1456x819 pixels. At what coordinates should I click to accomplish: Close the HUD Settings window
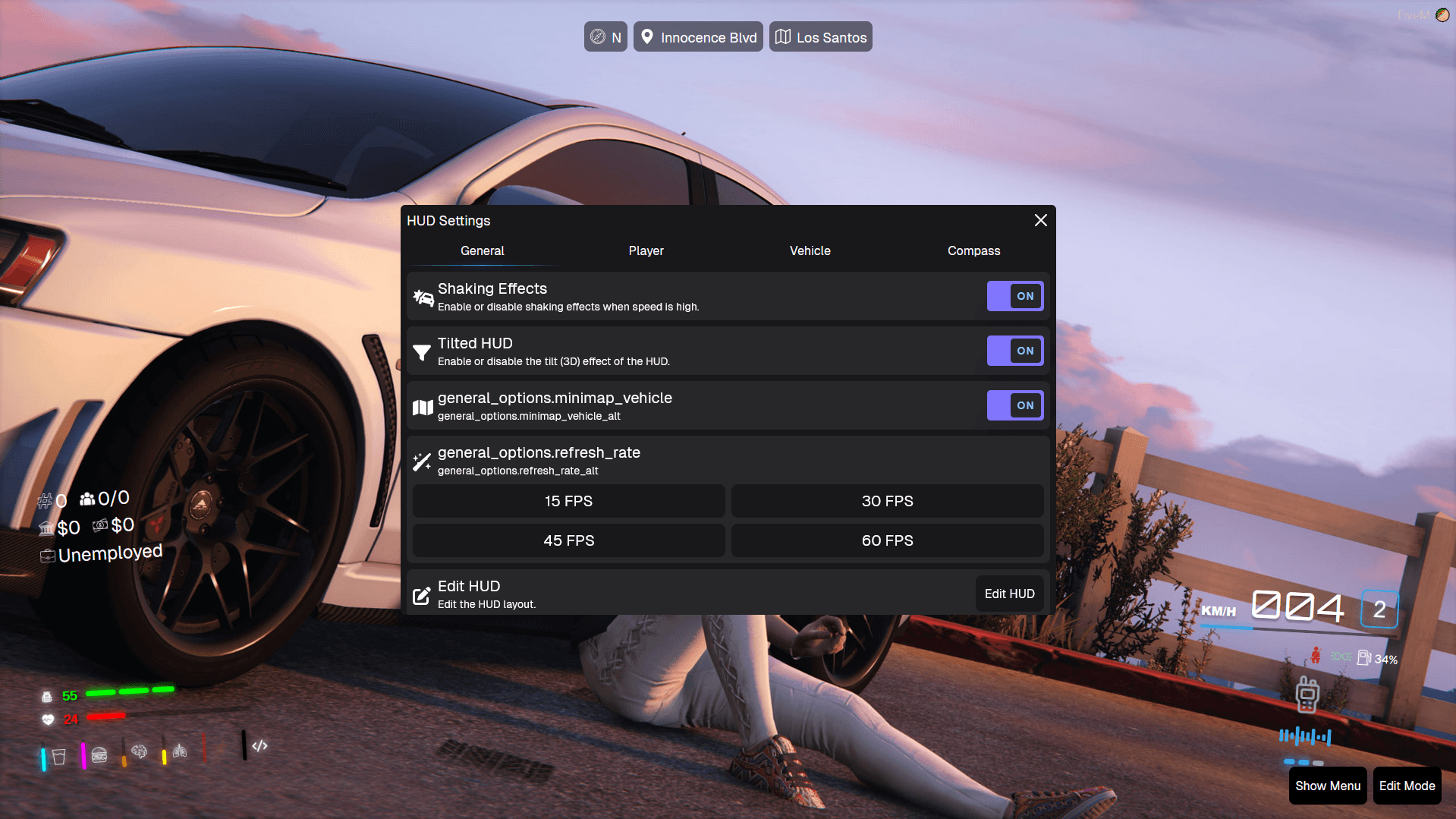point(1040,220)
